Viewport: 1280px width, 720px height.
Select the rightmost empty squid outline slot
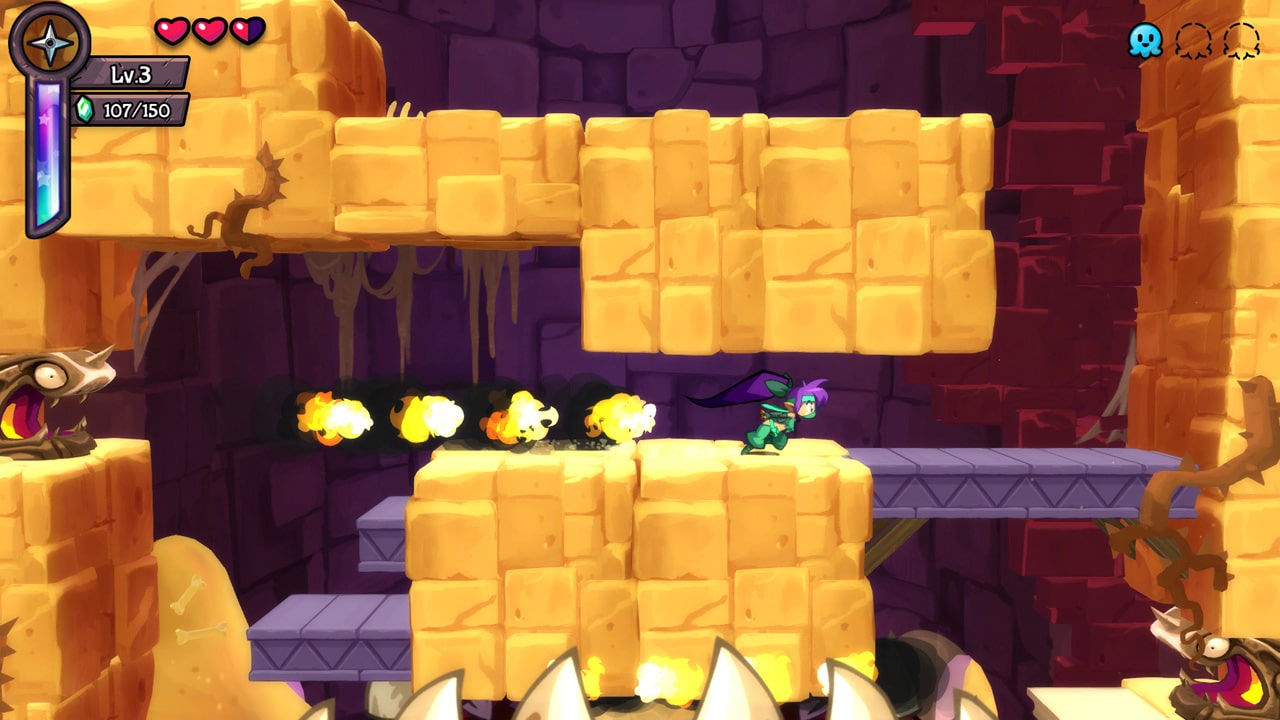click(1240, 40)
